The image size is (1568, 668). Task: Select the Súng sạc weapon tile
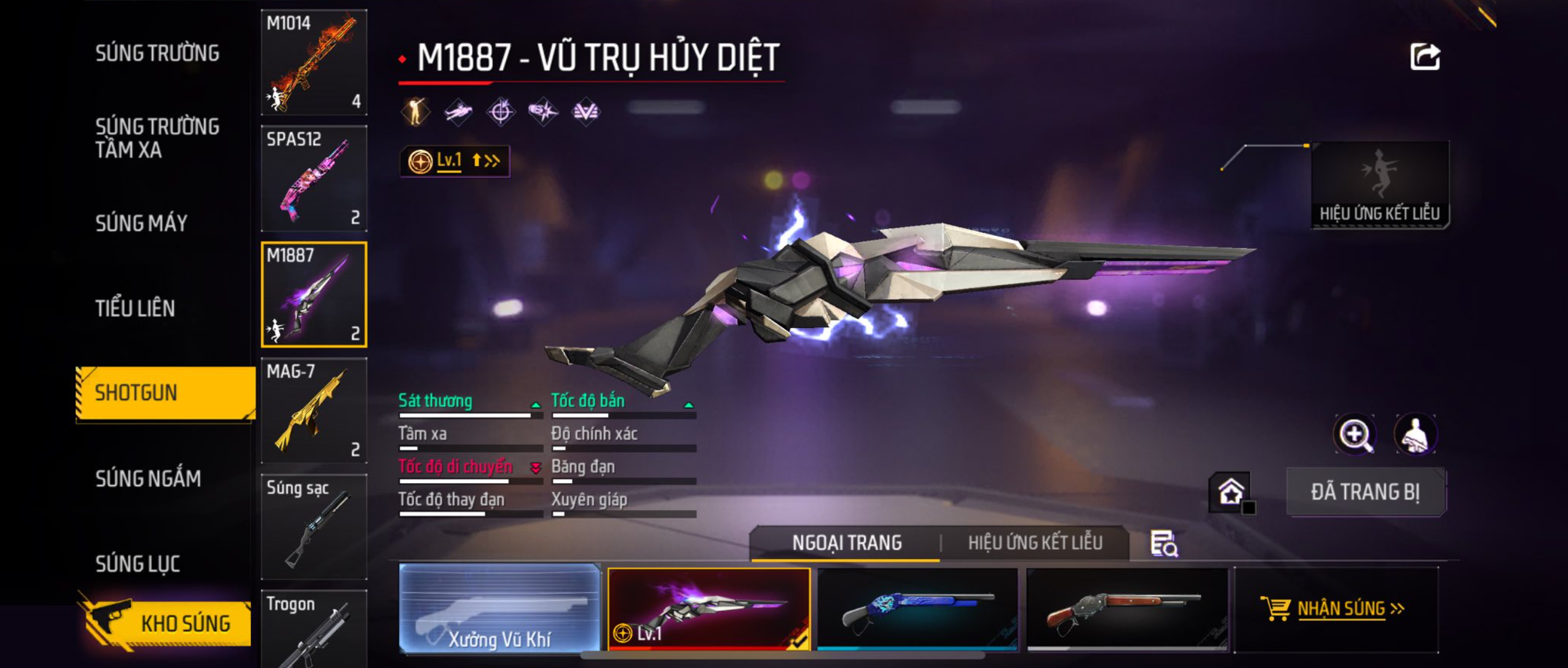[314, 527]
